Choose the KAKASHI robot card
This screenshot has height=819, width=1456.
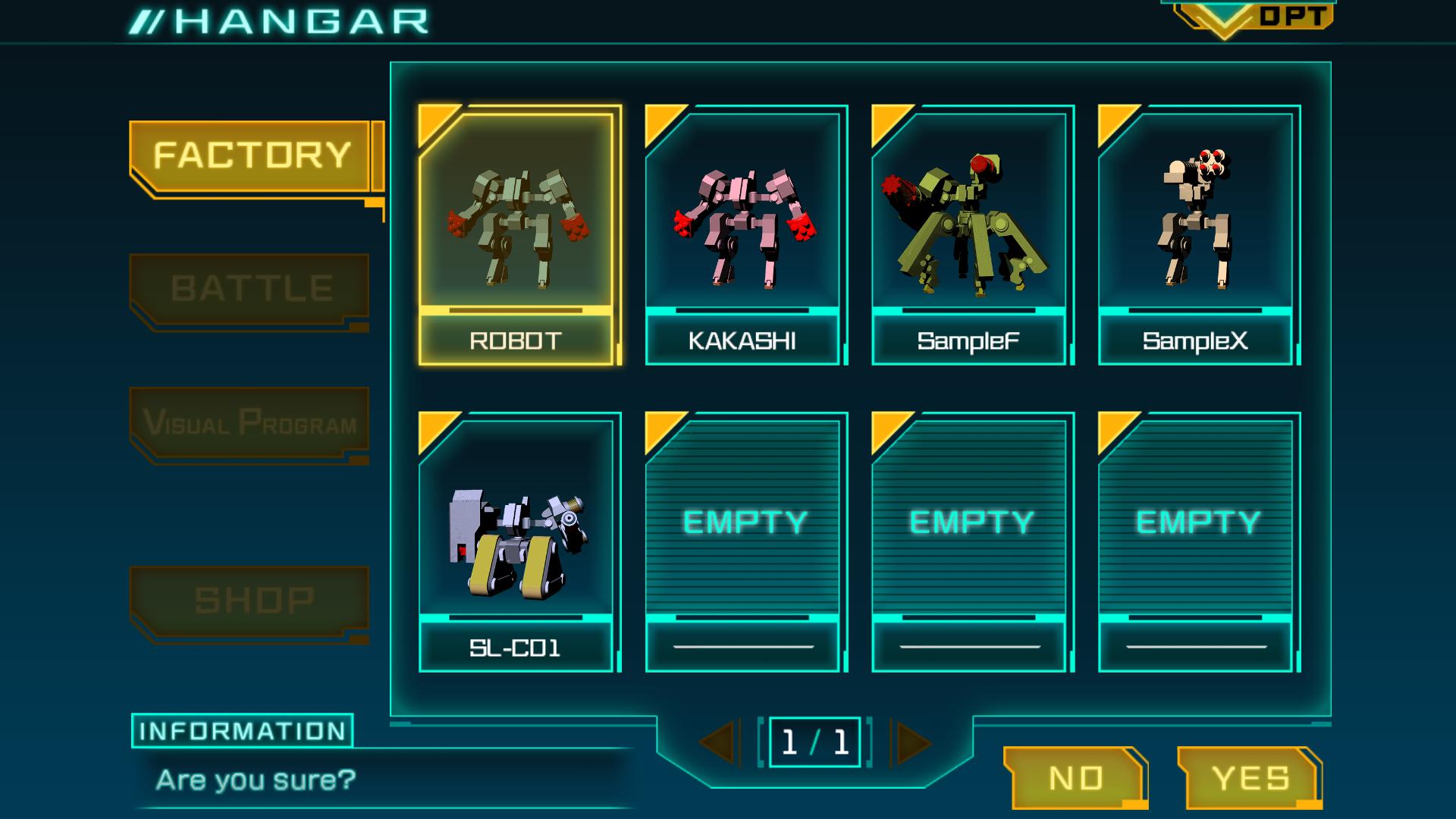[x=743, y=235]
